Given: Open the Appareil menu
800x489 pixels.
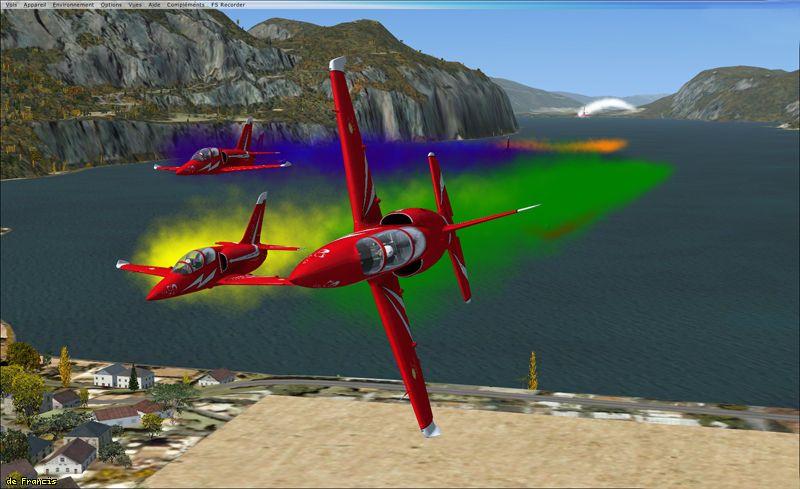Looking at the screenshot, I should (x=33, y=4).
